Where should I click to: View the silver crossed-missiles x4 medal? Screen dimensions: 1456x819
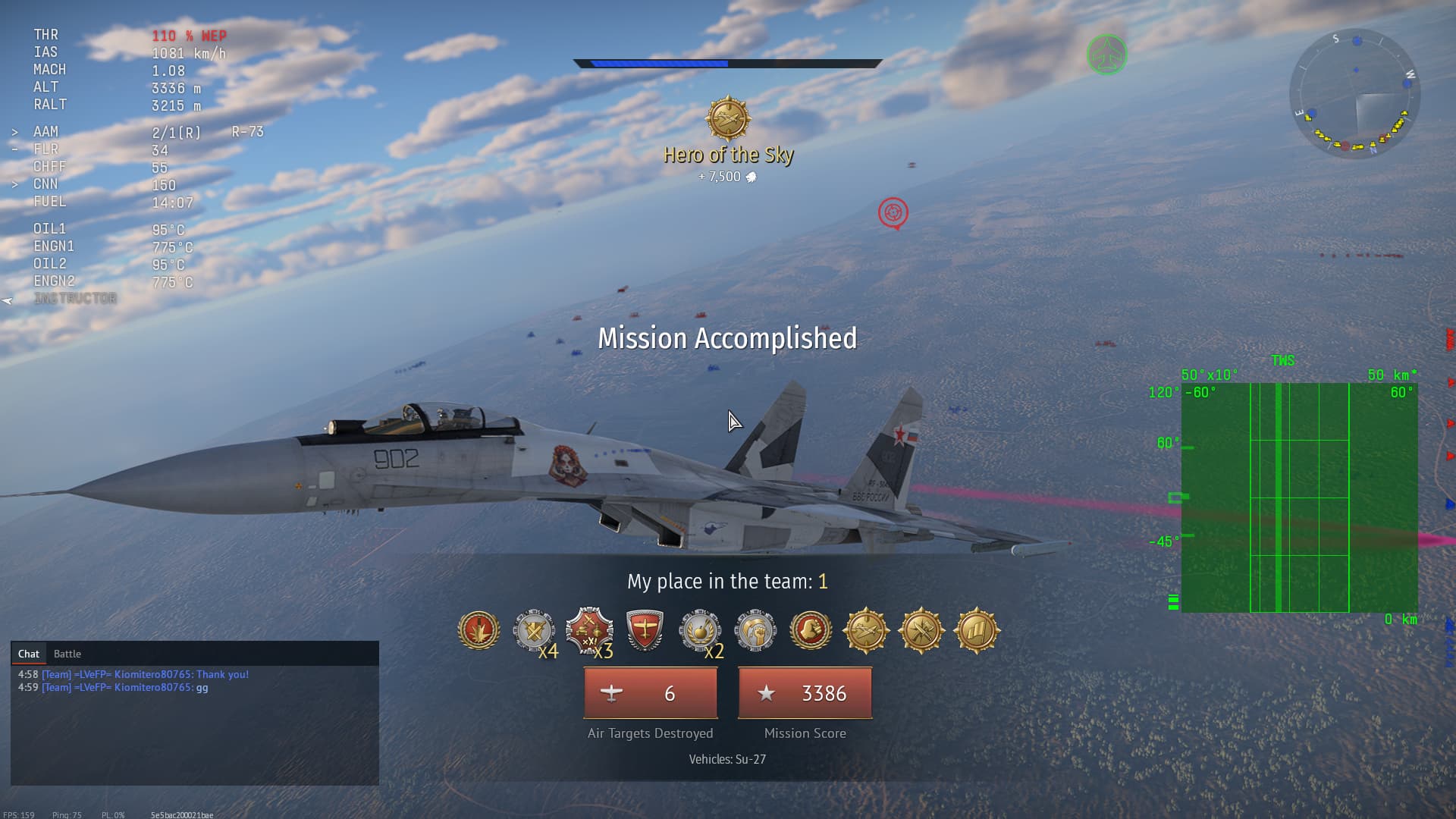[x=535, y=630]
